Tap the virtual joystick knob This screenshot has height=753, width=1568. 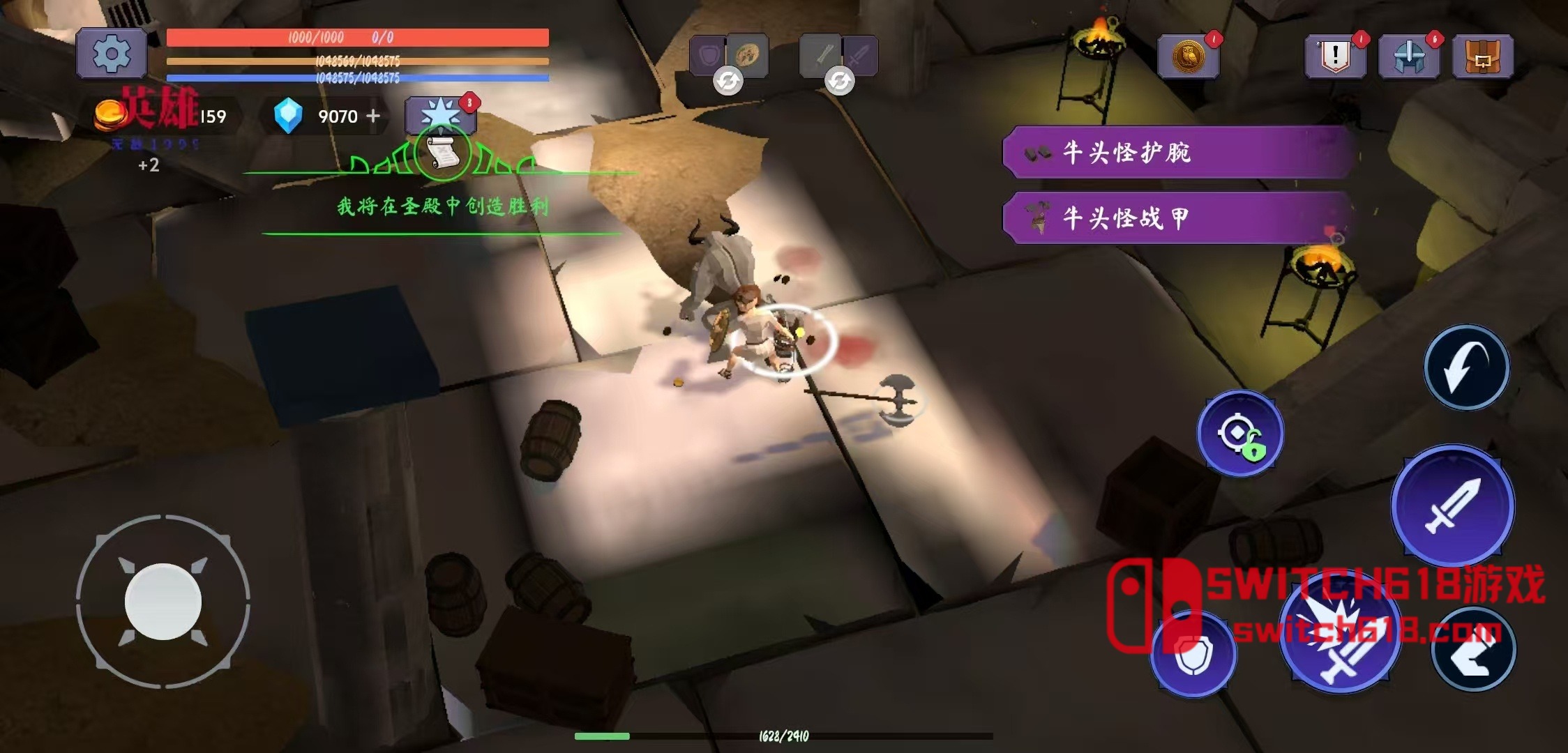point(163,601)
